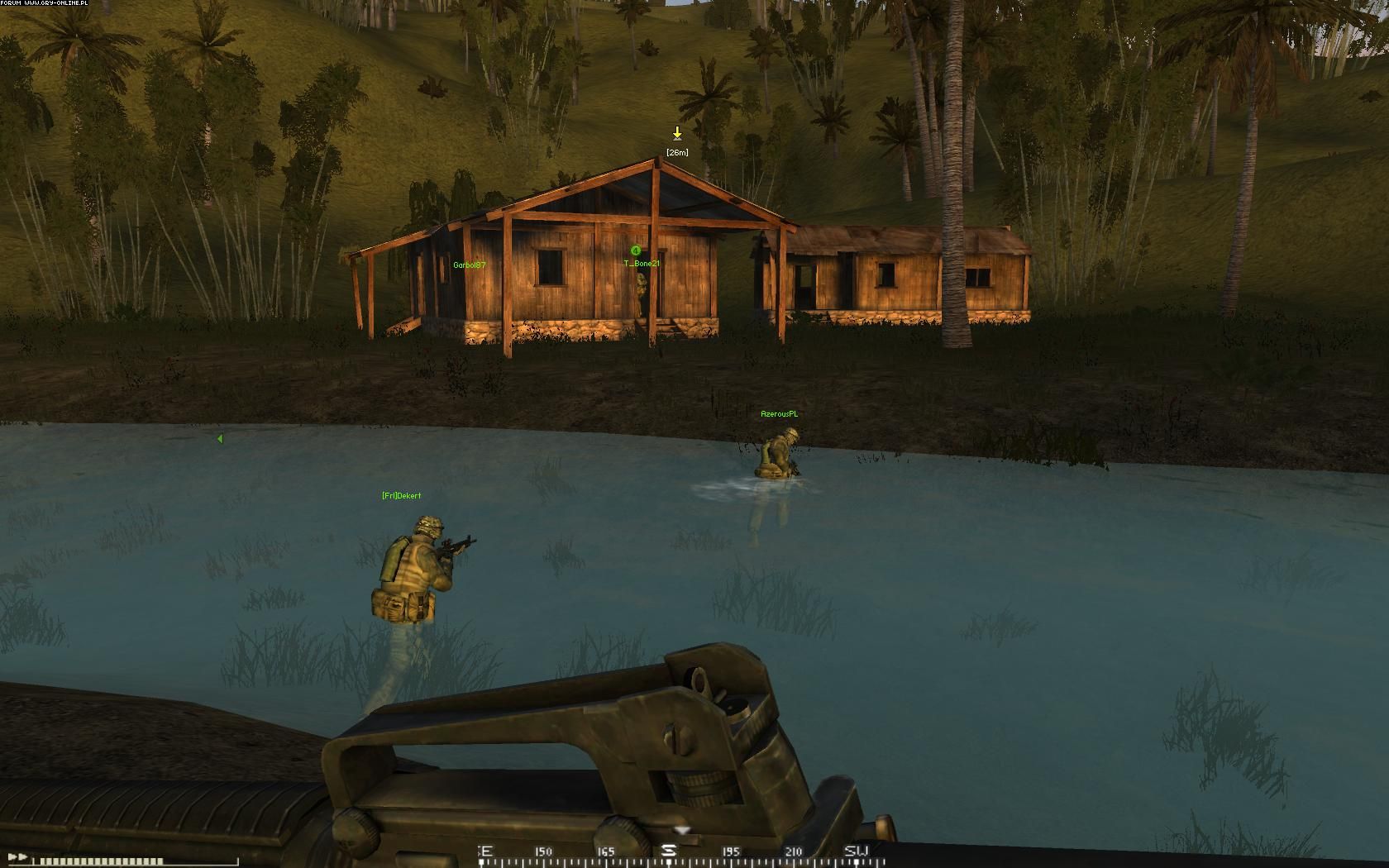
Task: Select the compass heading strip
Action: click(x=671, y=851)
